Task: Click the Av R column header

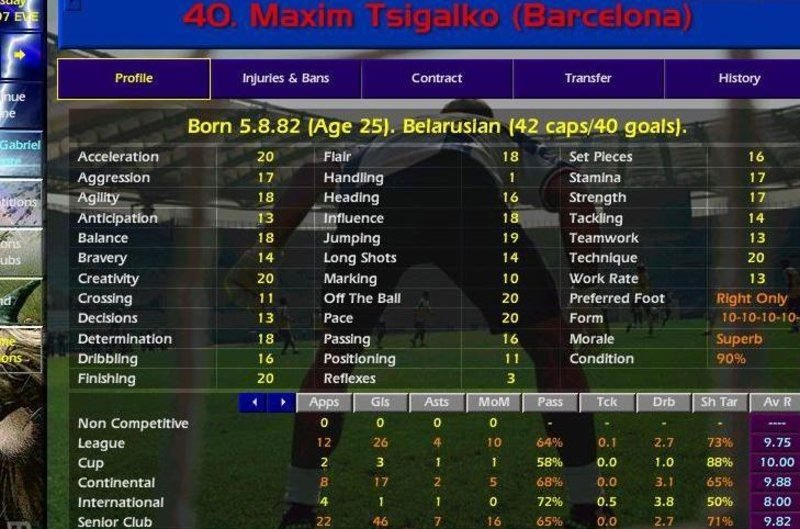Action: tap(775, 402)
